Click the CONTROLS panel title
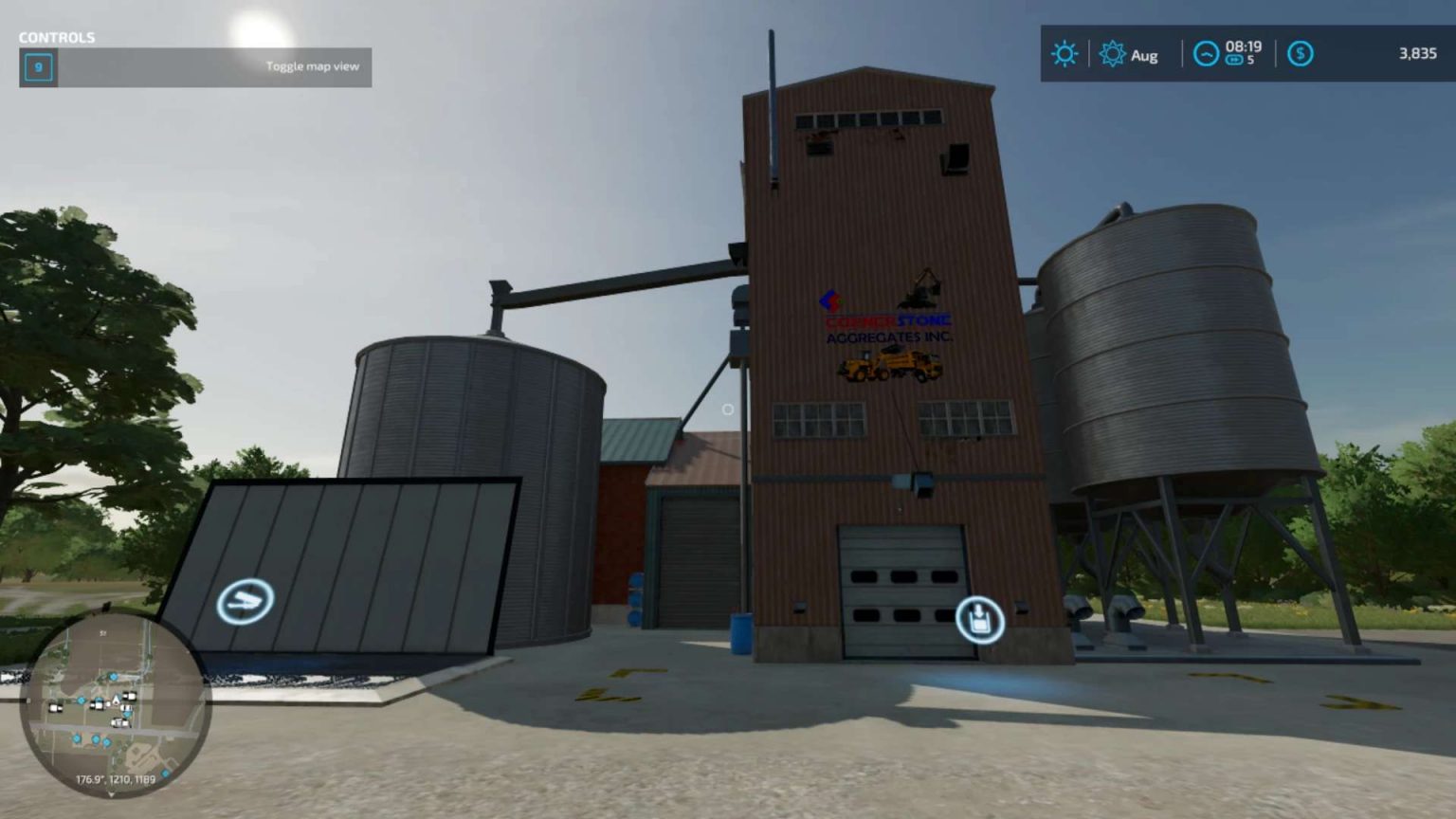The width and height of the screenshot is (1456, 819). coord(55,39)
